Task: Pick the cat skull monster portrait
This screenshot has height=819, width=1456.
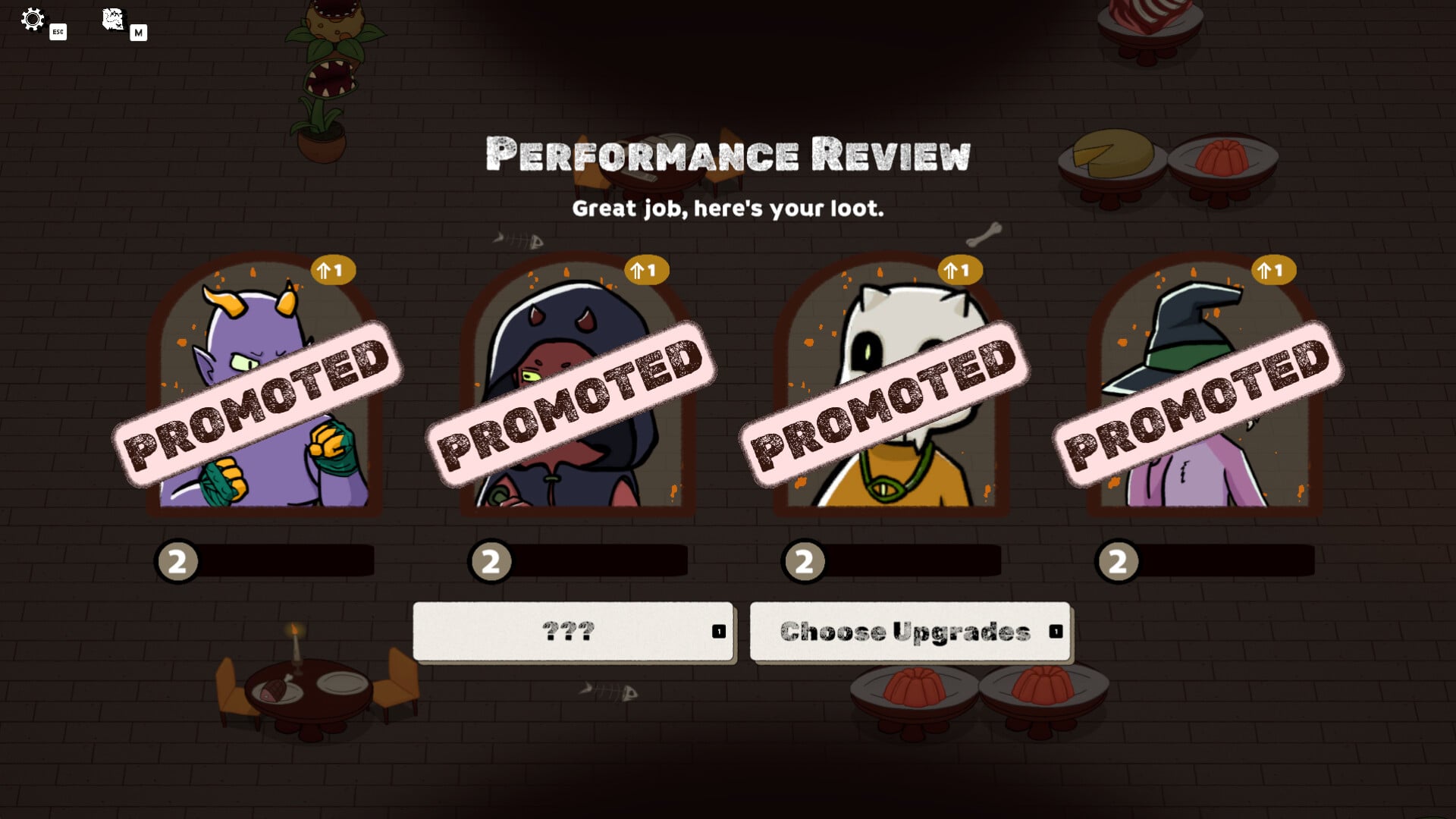Action: pos(890,387)
